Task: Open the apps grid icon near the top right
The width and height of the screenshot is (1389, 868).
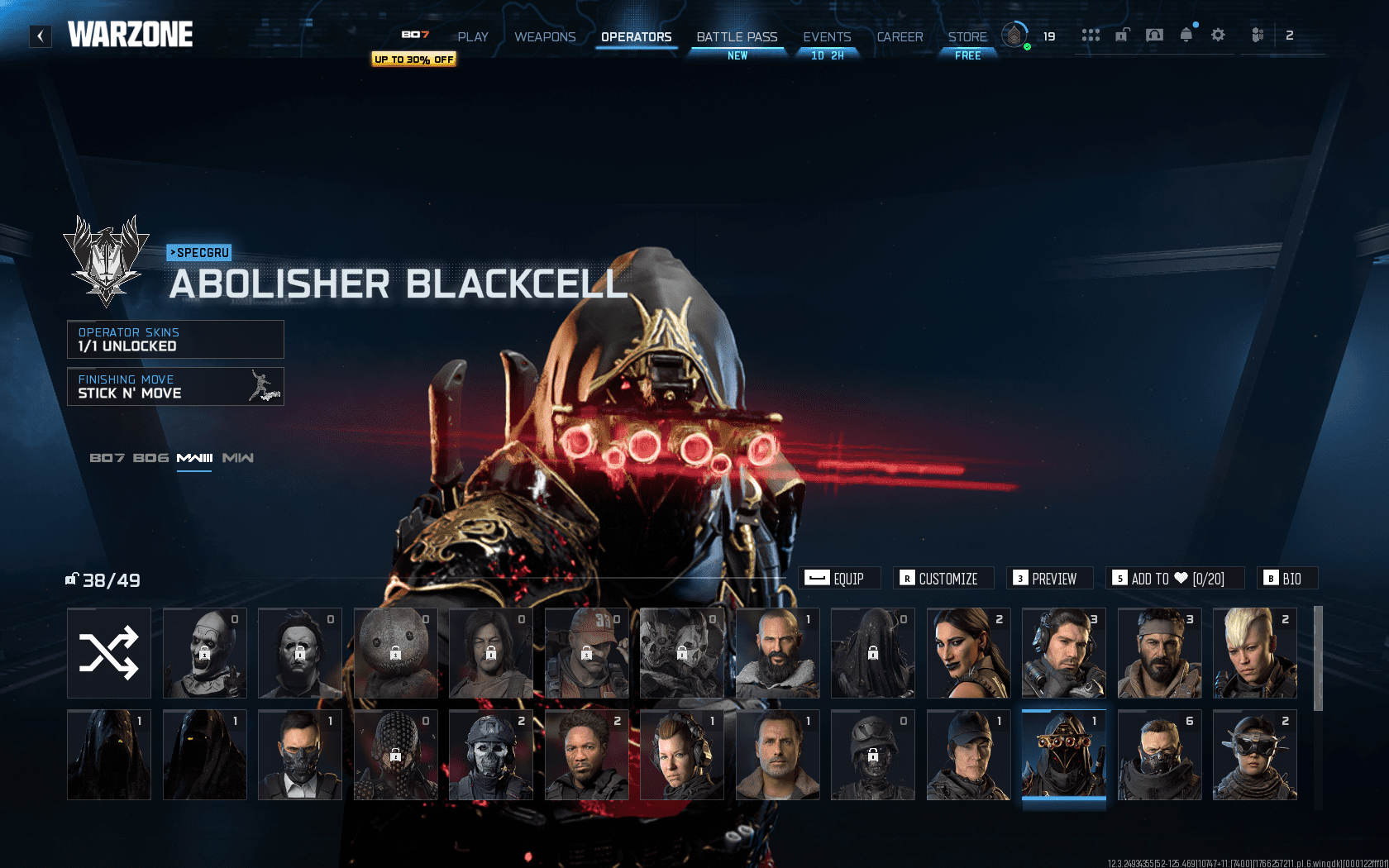Action: coord(1091,35)
